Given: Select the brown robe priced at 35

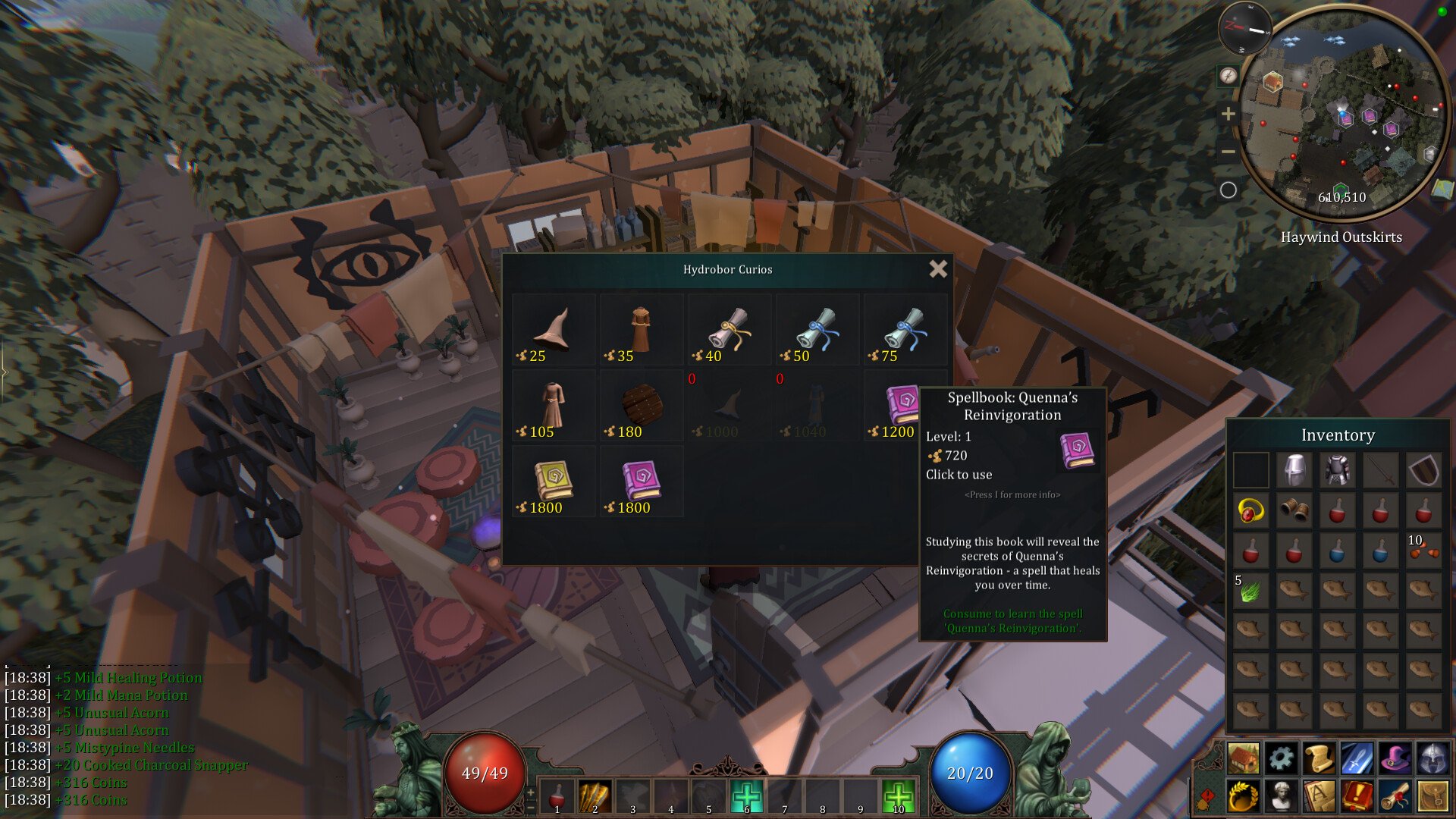Looking at the screenshot, I should (641, 331).
